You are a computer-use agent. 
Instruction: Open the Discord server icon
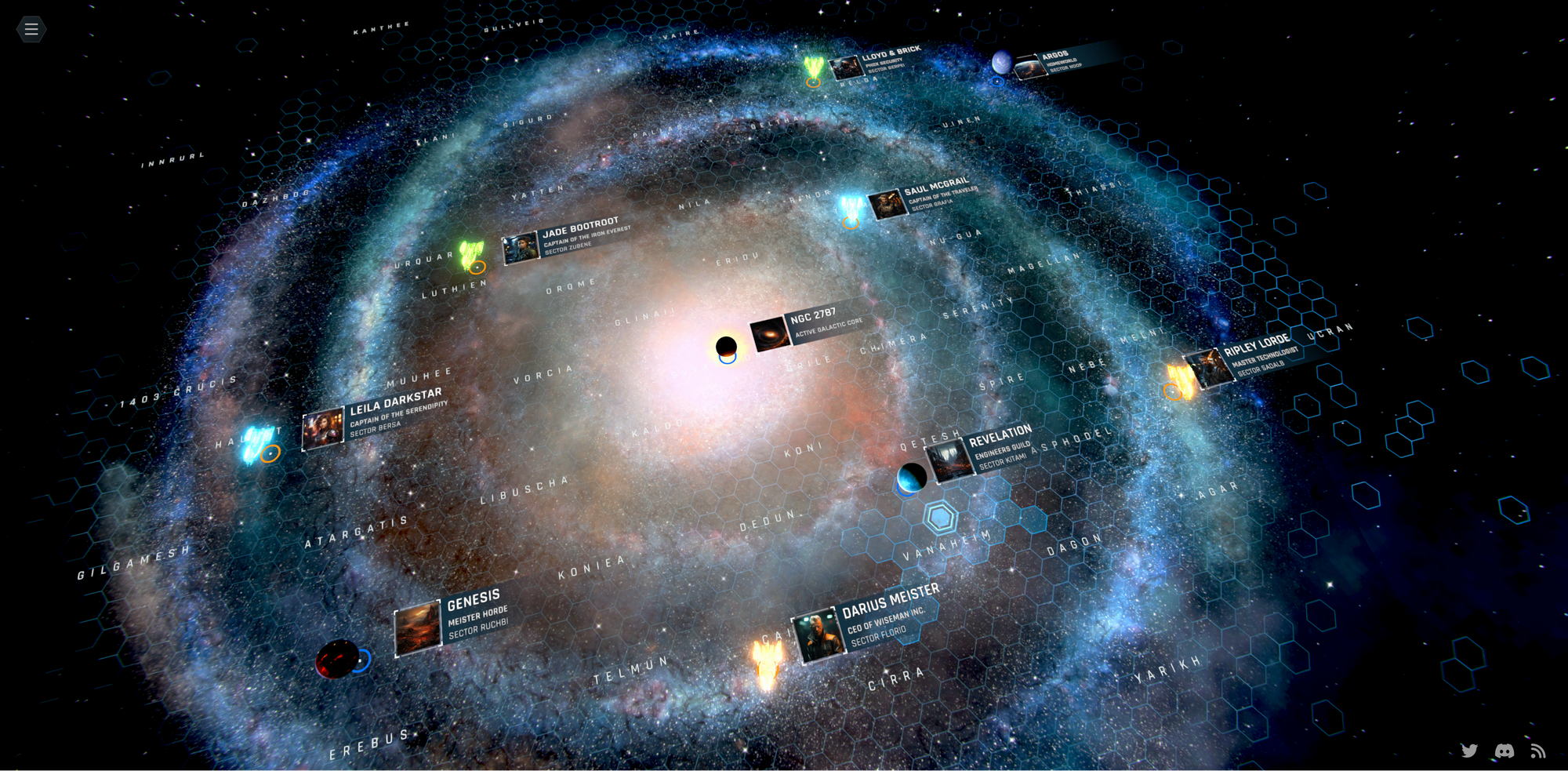point(1503,751)
